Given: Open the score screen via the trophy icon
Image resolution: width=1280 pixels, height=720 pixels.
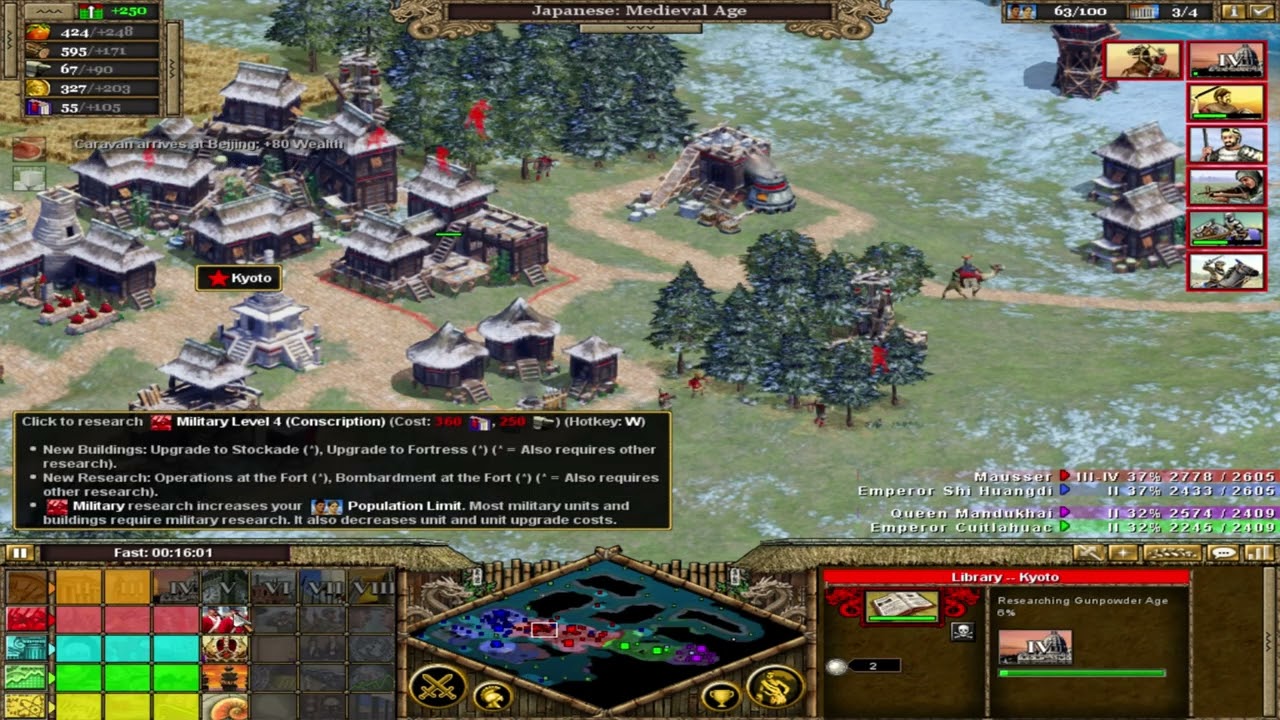Looking at the screenshot, I should (719, 696).
